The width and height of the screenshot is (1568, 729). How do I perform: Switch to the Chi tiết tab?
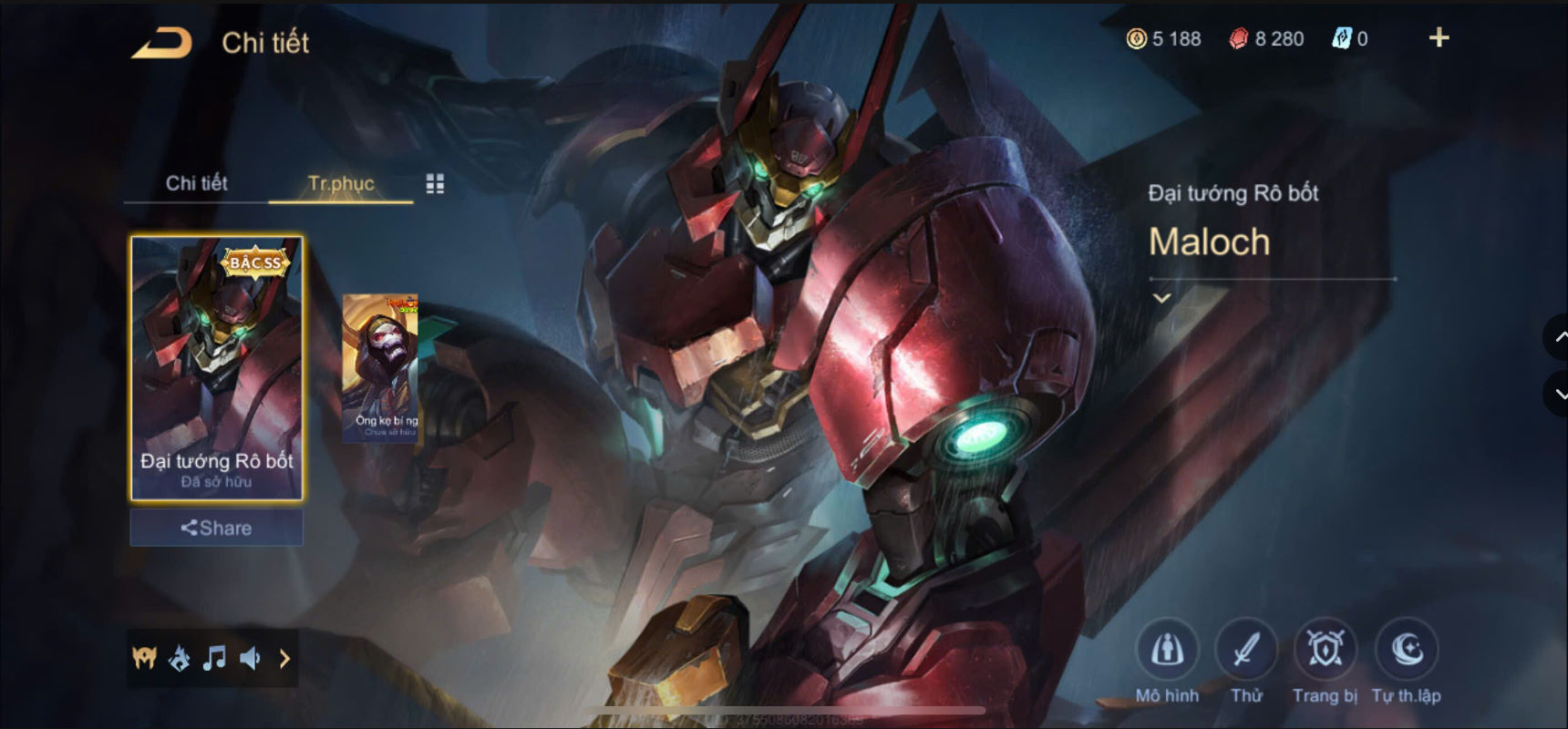click(x=196, y=183)
